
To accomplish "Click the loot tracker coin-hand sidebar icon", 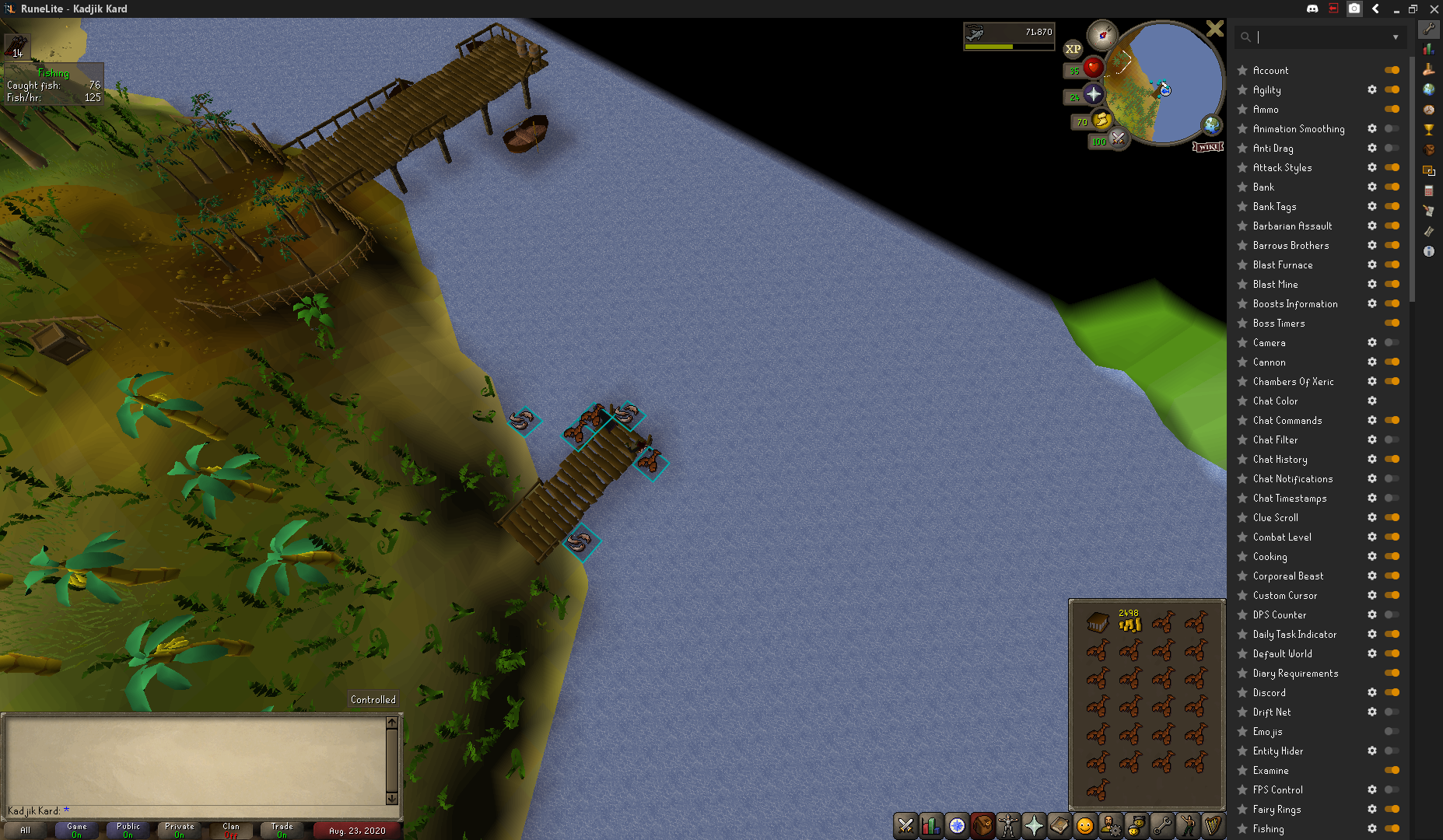I will 1429,70.
